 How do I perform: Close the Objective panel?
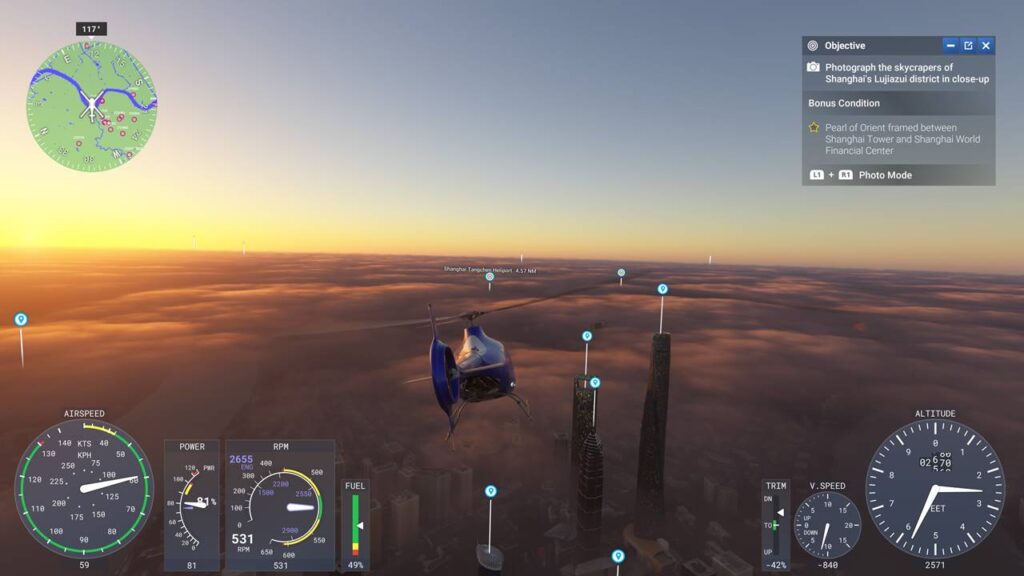pyautogui.click(x=986, y=46)
